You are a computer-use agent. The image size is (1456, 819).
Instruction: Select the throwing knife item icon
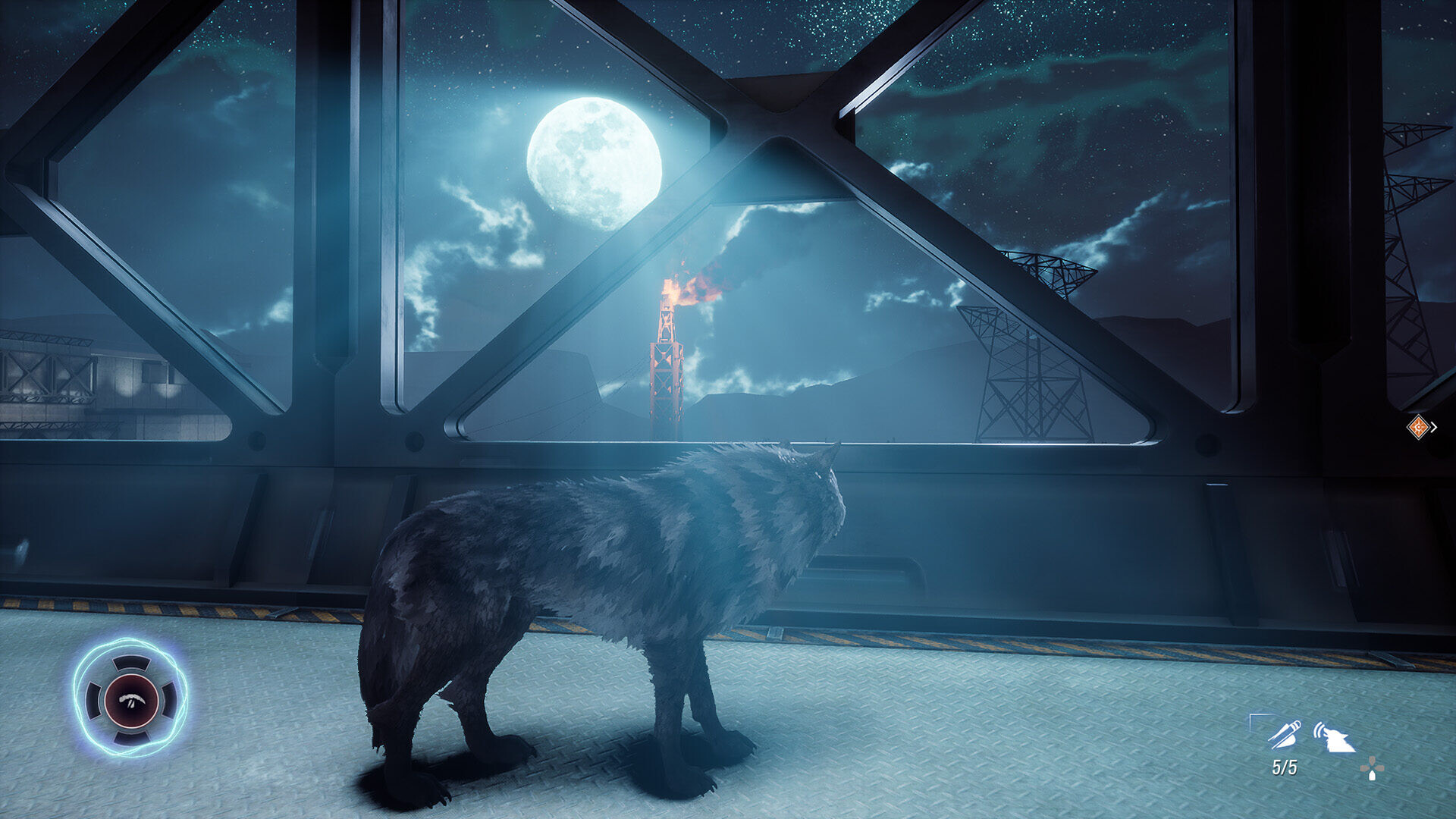[x=1285, y=734]
